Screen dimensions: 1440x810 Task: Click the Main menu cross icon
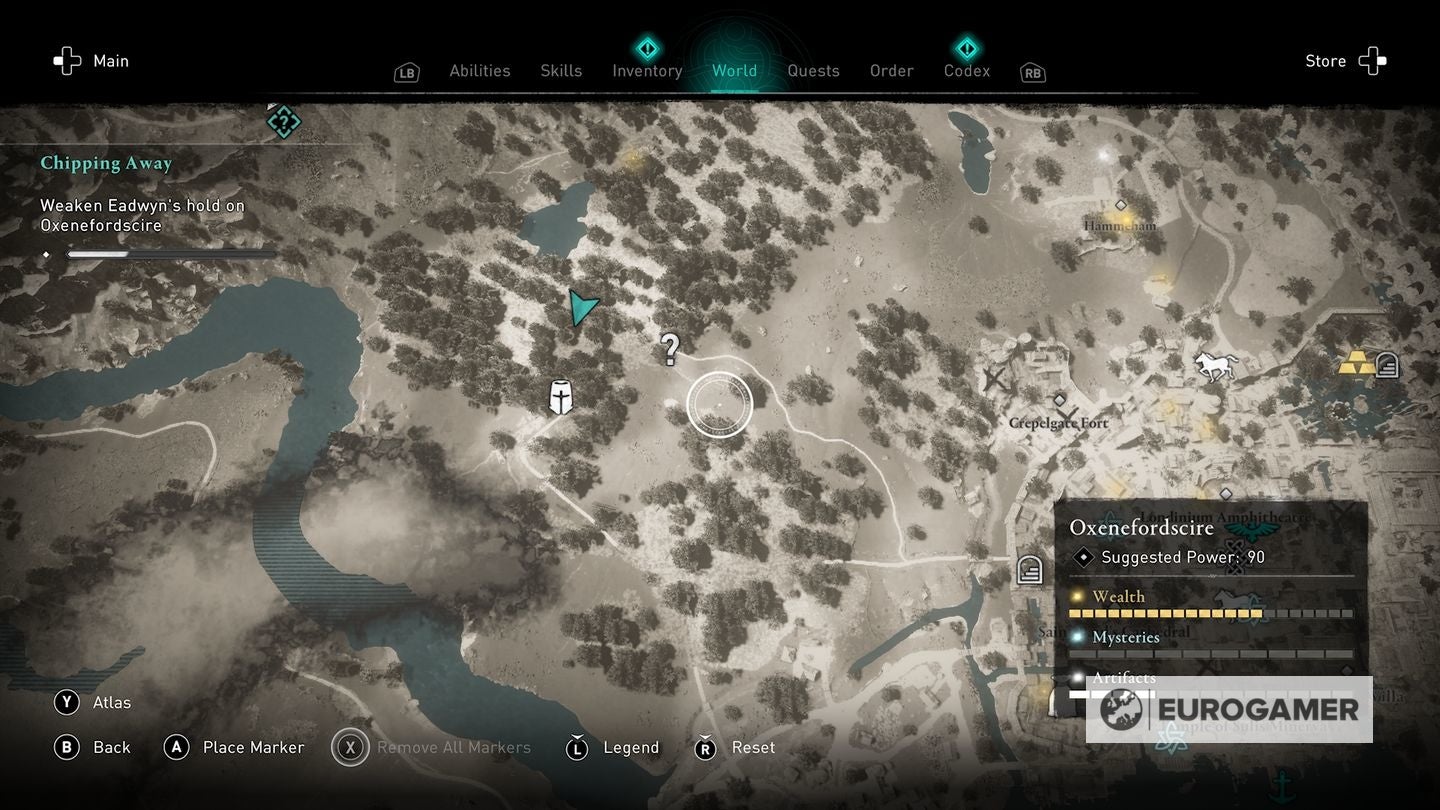(67, 60)
